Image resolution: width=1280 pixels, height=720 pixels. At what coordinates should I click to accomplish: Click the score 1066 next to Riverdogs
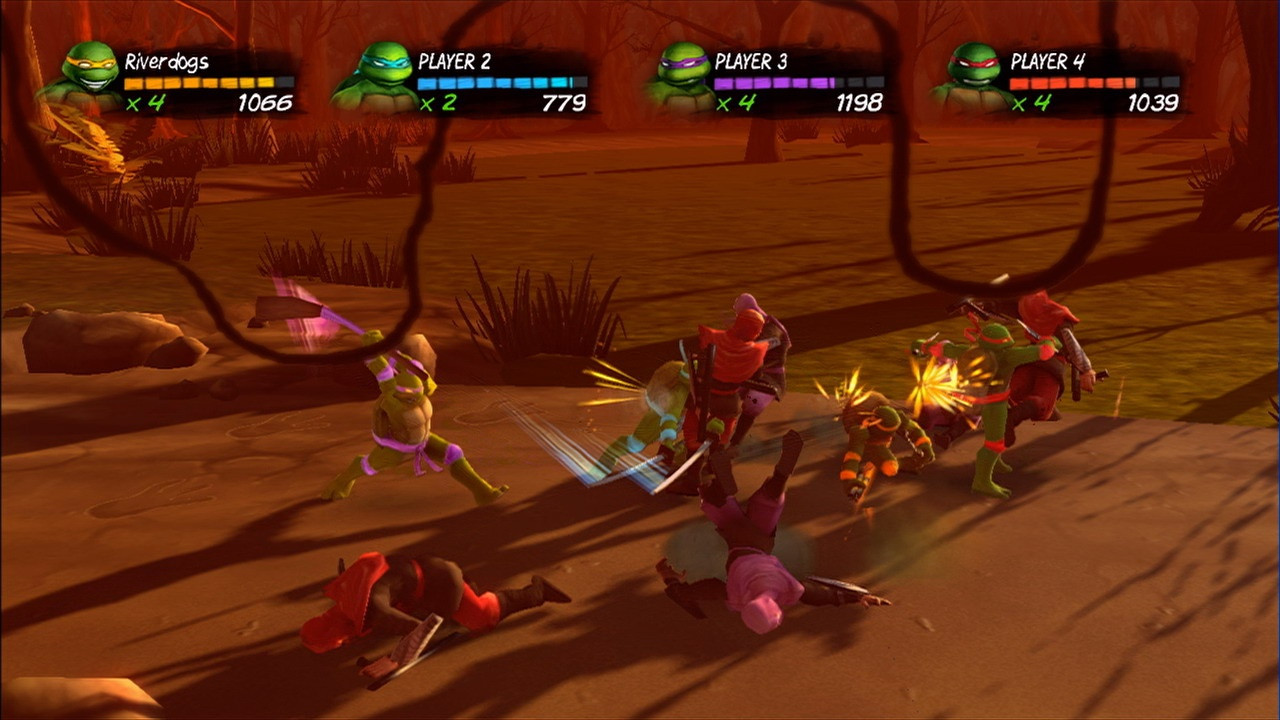click(262, 100)
